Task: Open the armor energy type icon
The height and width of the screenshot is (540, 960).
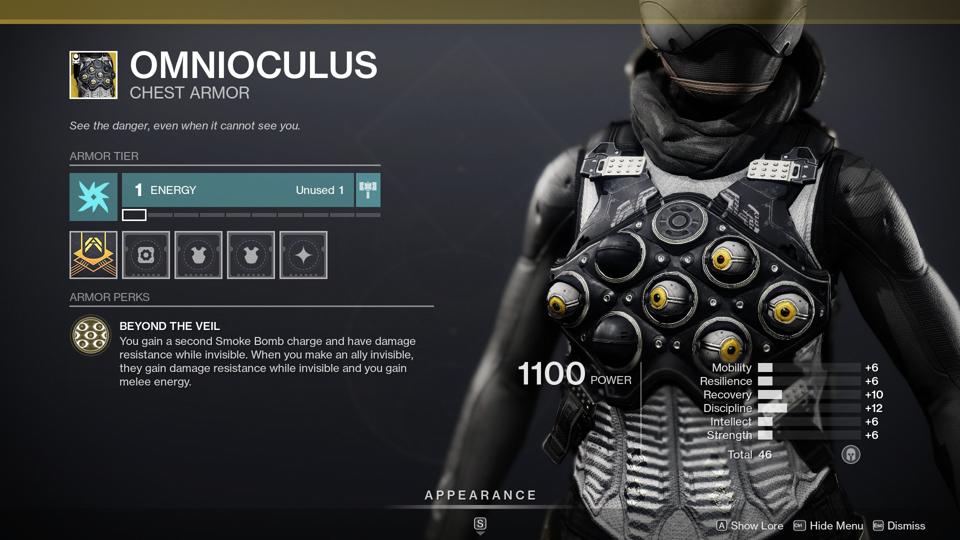Action: tap(93, 196)
